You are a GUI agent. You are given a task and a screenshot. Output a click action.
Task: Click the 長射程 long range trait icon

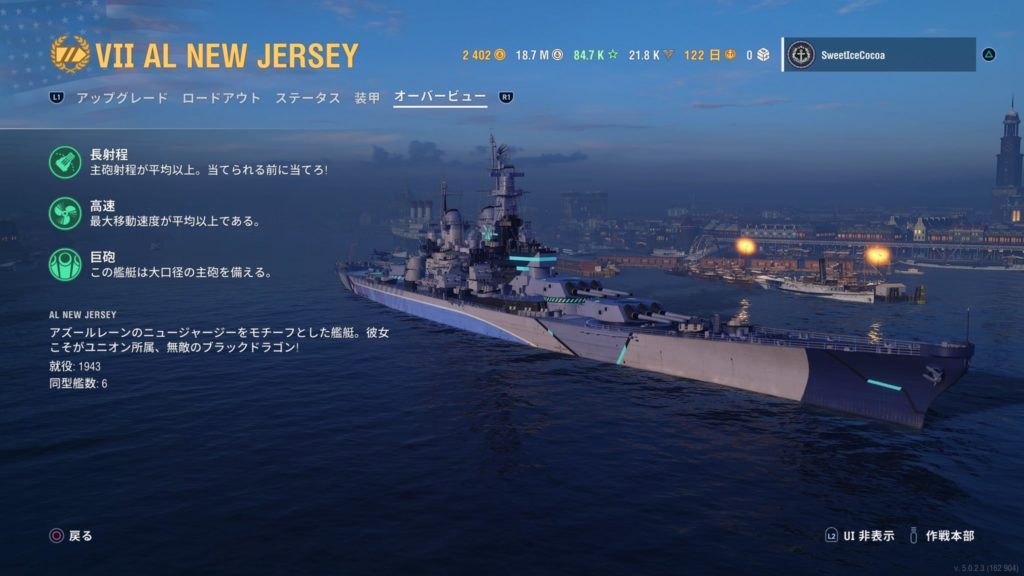click(65, 162)
